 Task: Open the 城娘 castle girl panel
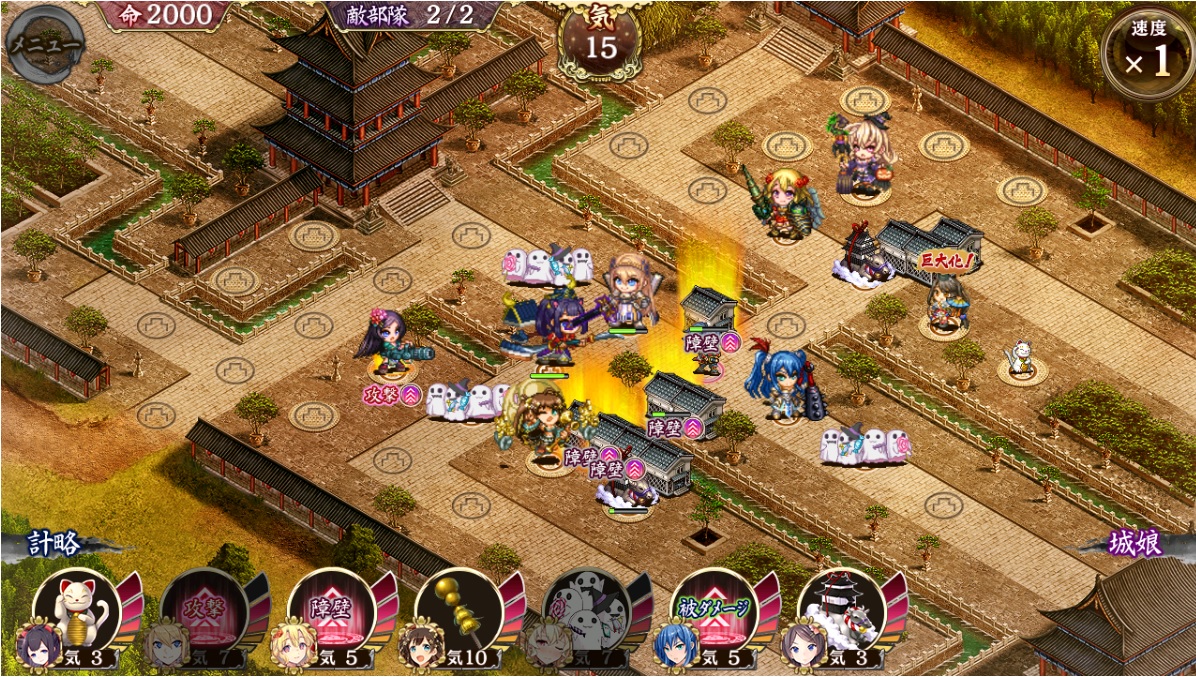[1136, 544]
